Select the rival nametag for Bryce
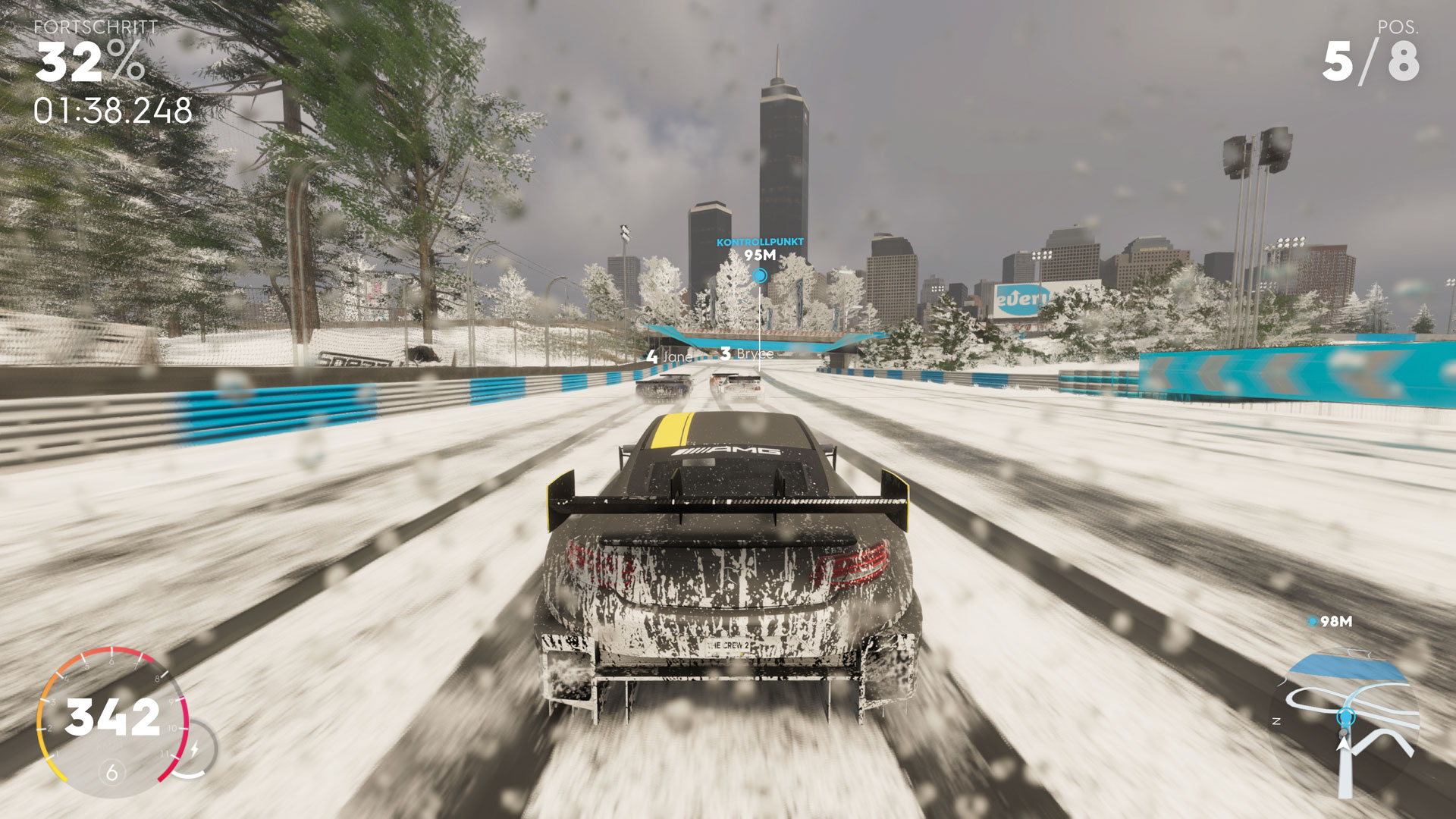This screenshot has width=1456, height=819. click(x=748, y=354)
